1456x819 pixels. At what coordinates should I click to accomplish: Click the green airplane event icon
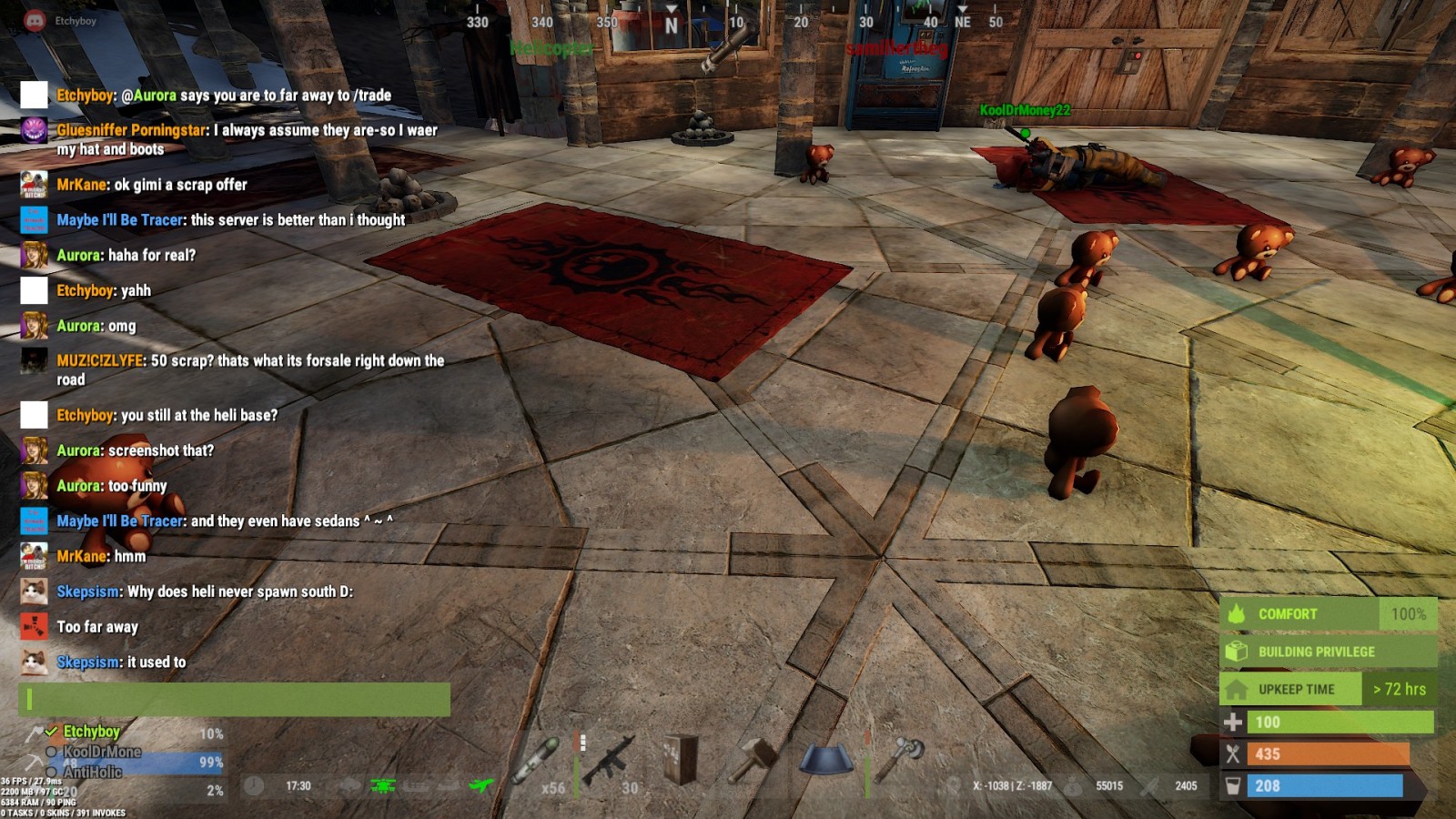480,785
